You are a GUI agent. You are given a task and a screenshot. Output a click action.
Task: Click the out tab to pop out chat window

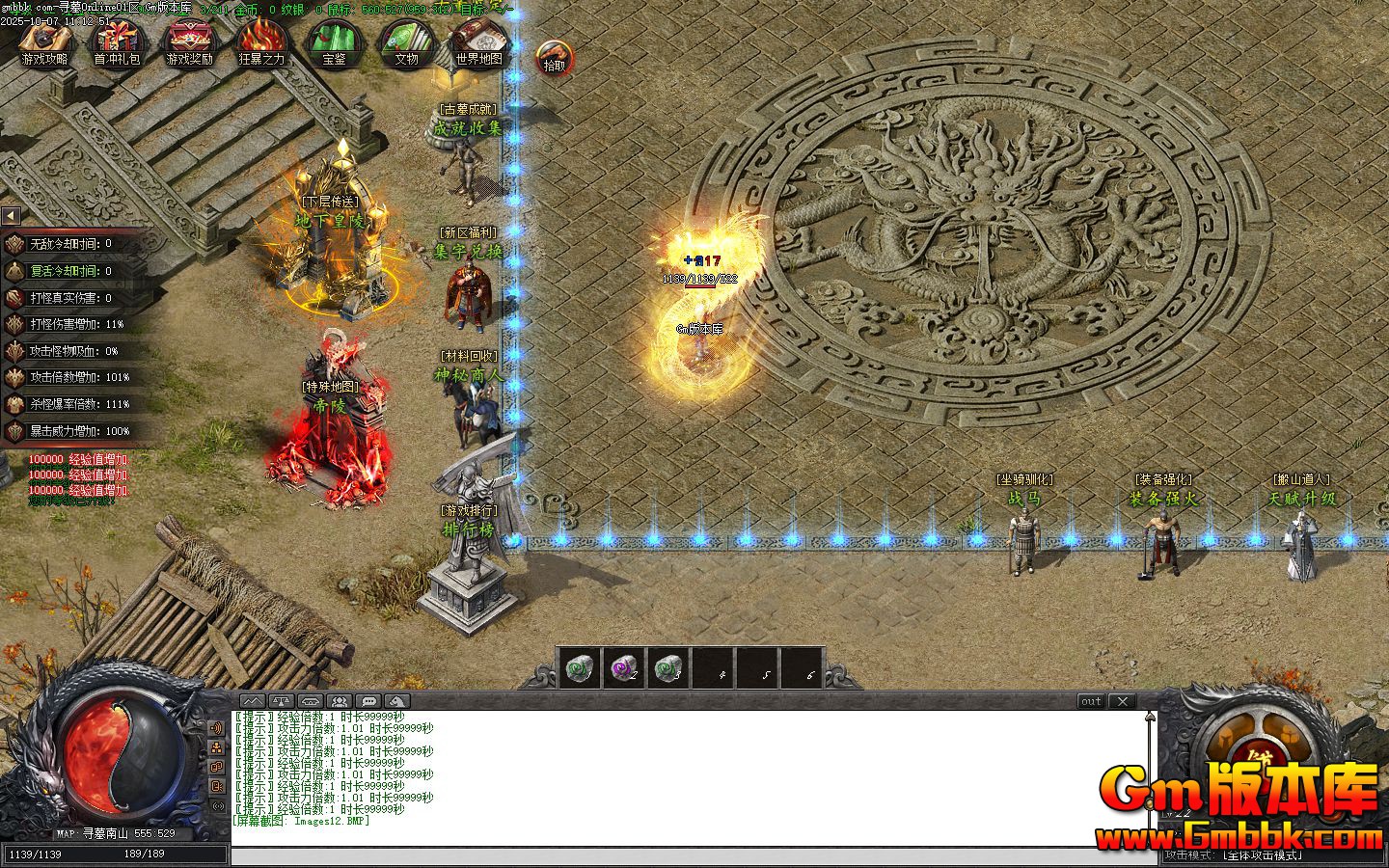[1090, 701]
